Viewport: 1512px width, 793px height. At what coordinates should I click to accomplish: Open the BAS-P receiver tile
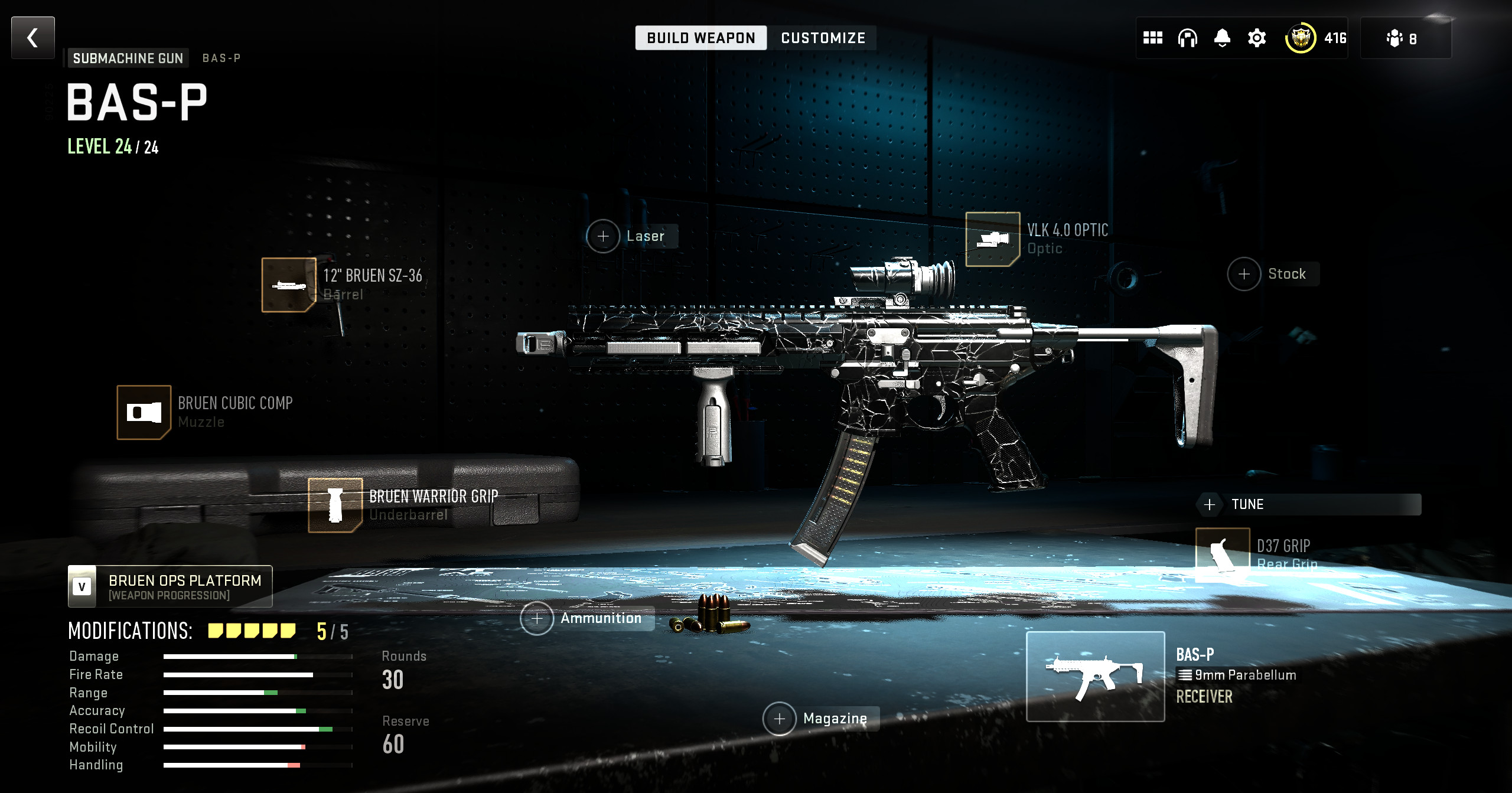pos(1096,677)
